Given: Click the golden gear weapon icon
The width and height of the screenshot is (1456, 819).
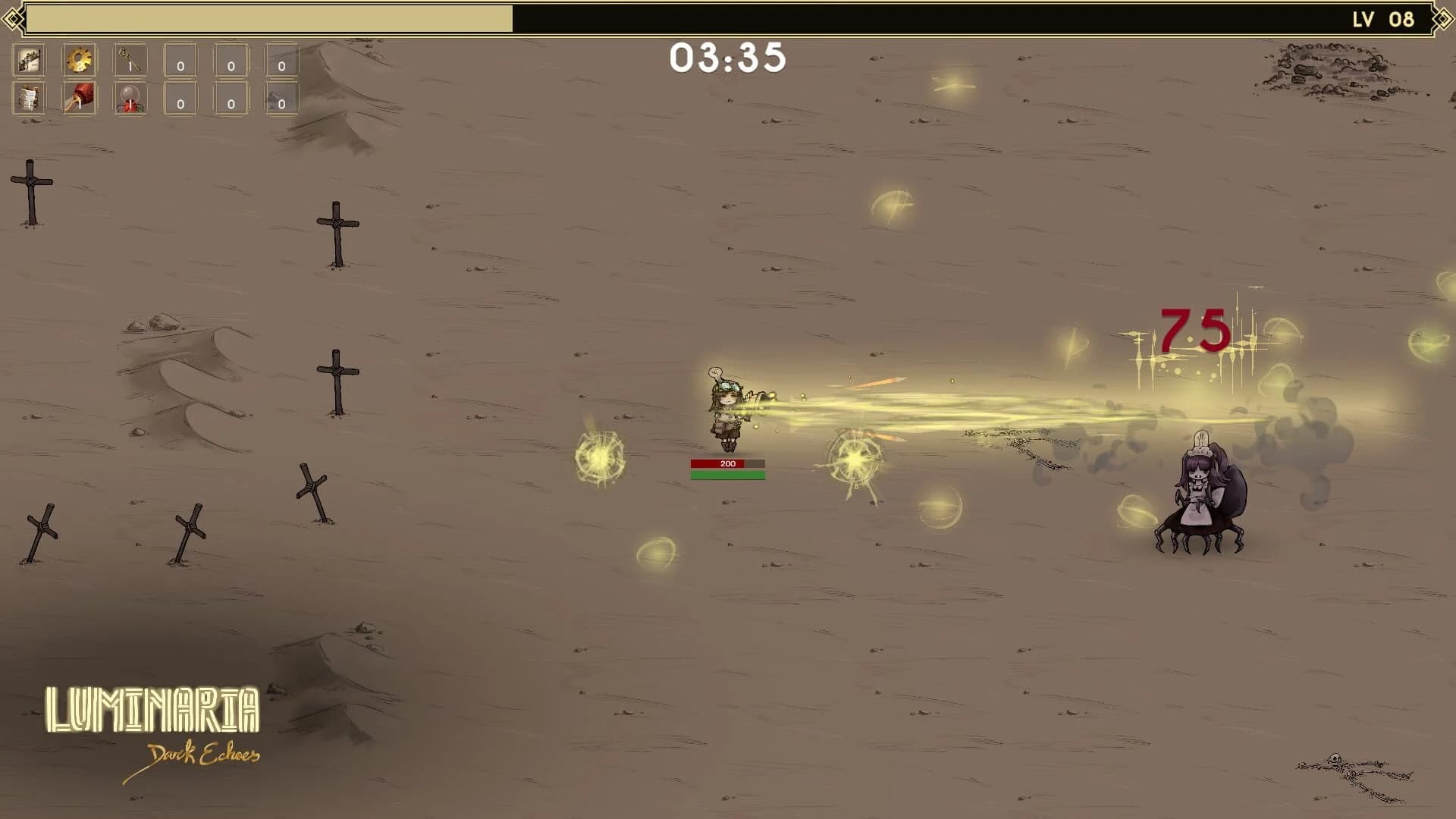Looking at the screenshot, I should 79,60.
